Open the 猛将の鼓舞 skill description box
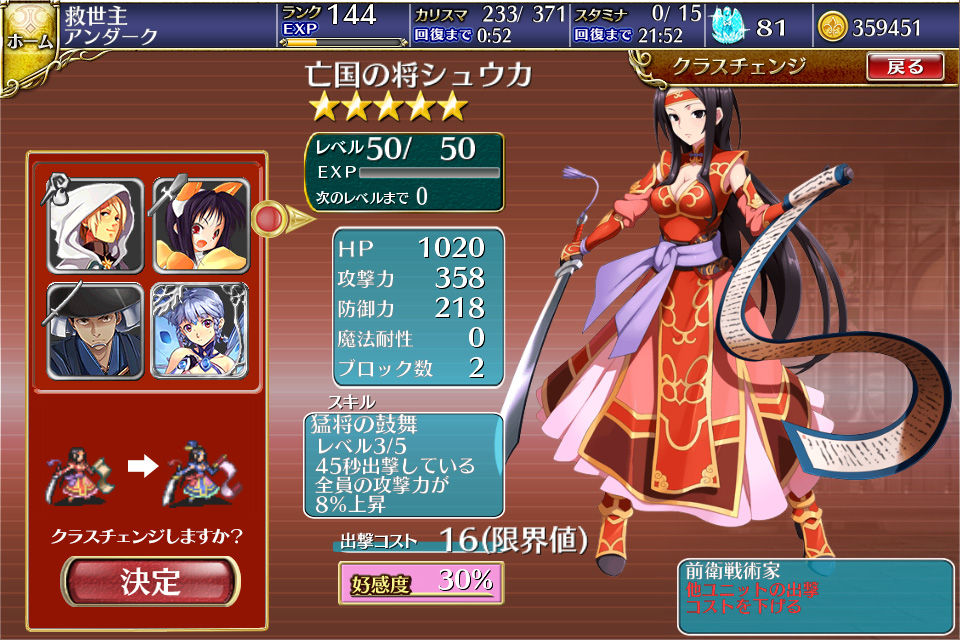960x640 pixels. (403, 464)
